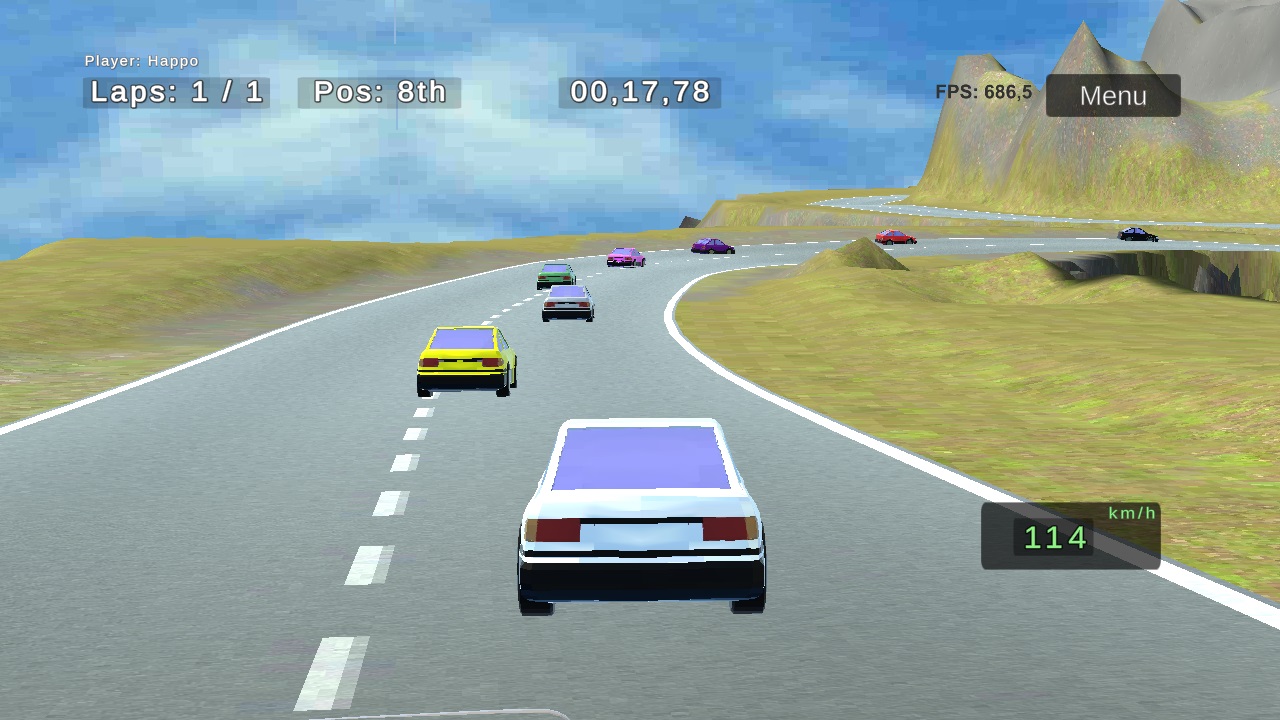The height and width of the screenshot is (720, 1280).
Task: Click the yellow rival car ahead
Action: pyautogui.click(x=465, y=360)
